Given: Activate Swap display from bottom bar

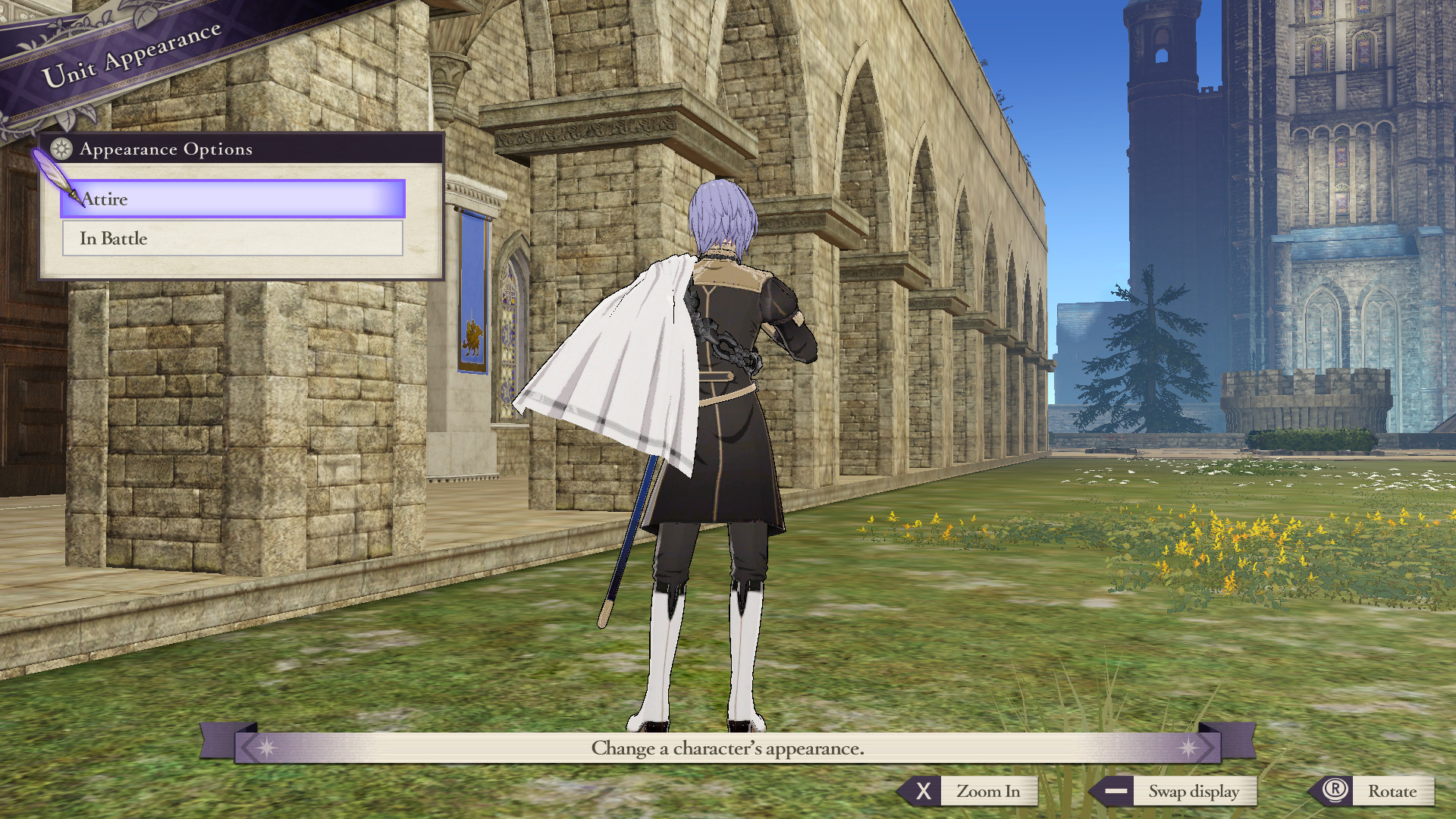Looking at the screenshot, I should pyautogui.click(x=1196, y=791).
